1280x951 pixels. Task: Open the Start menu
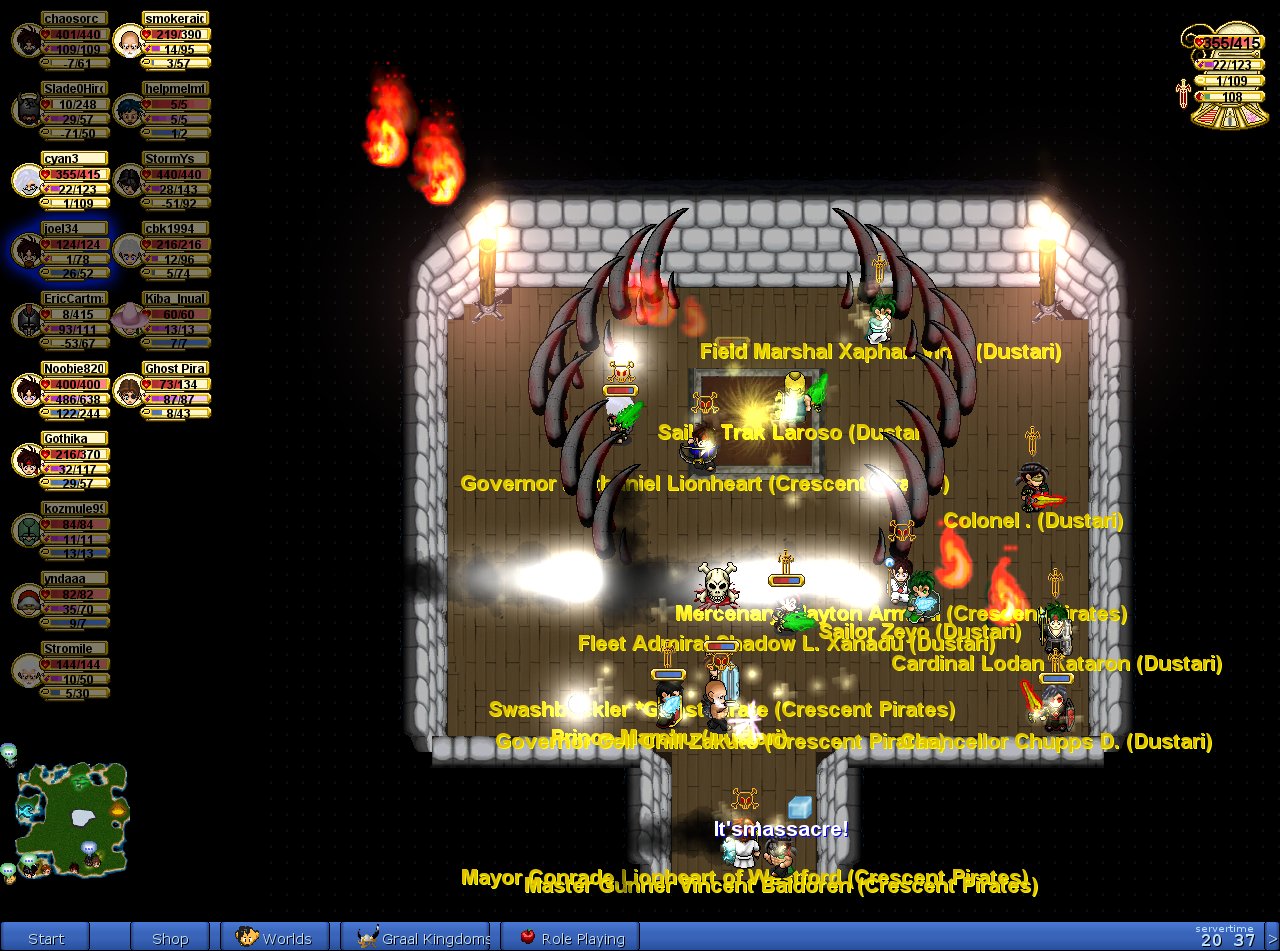[46, 938]
